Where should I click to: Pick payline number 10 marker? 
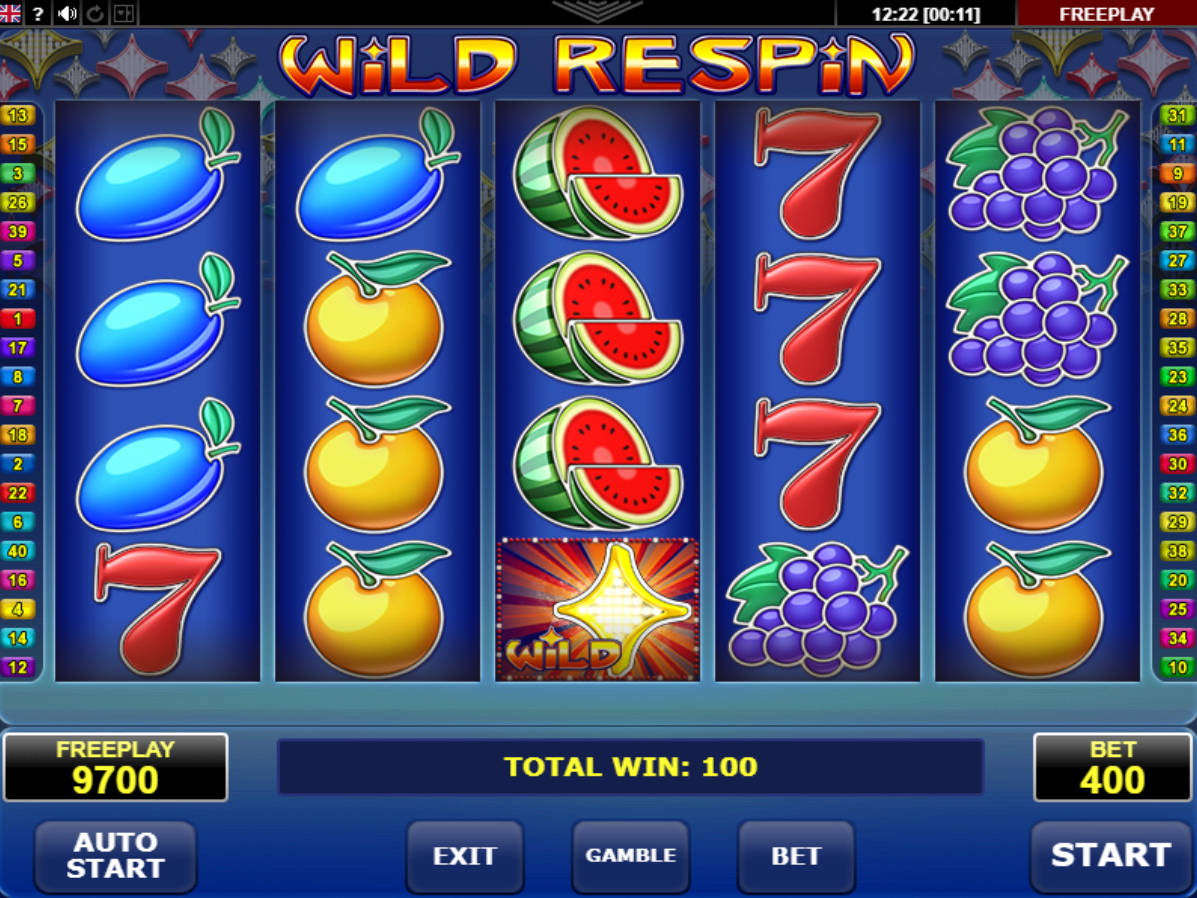1177,667
